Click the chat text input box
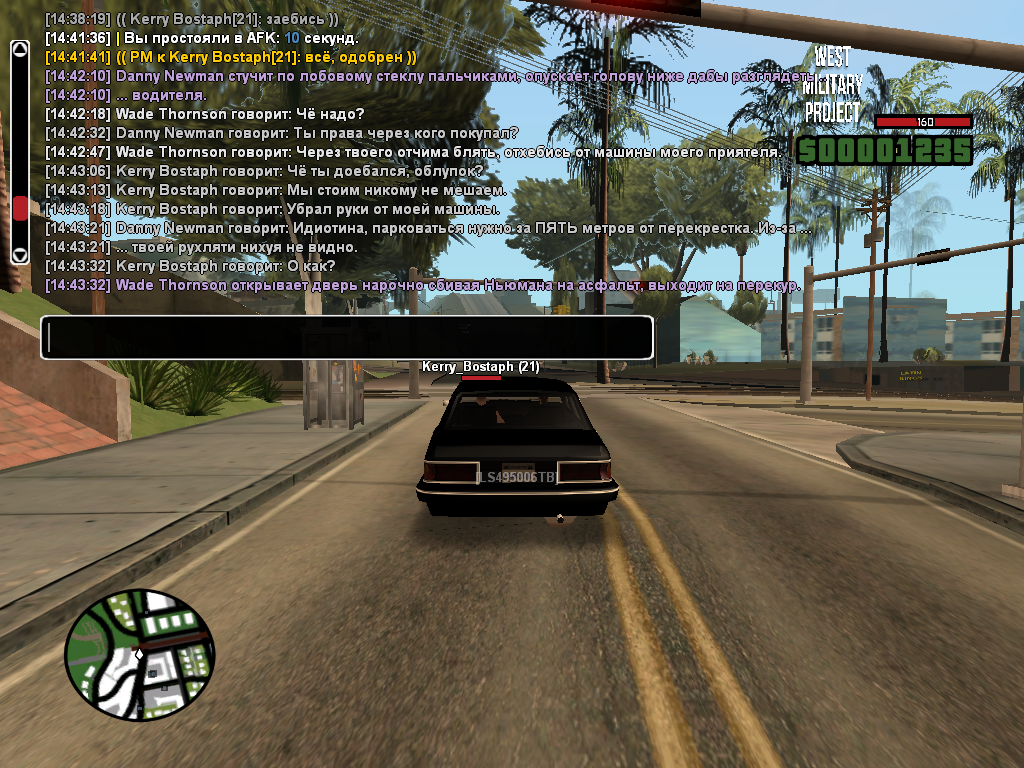Viewport: 1024px width, 768px height. coord(346,338)
